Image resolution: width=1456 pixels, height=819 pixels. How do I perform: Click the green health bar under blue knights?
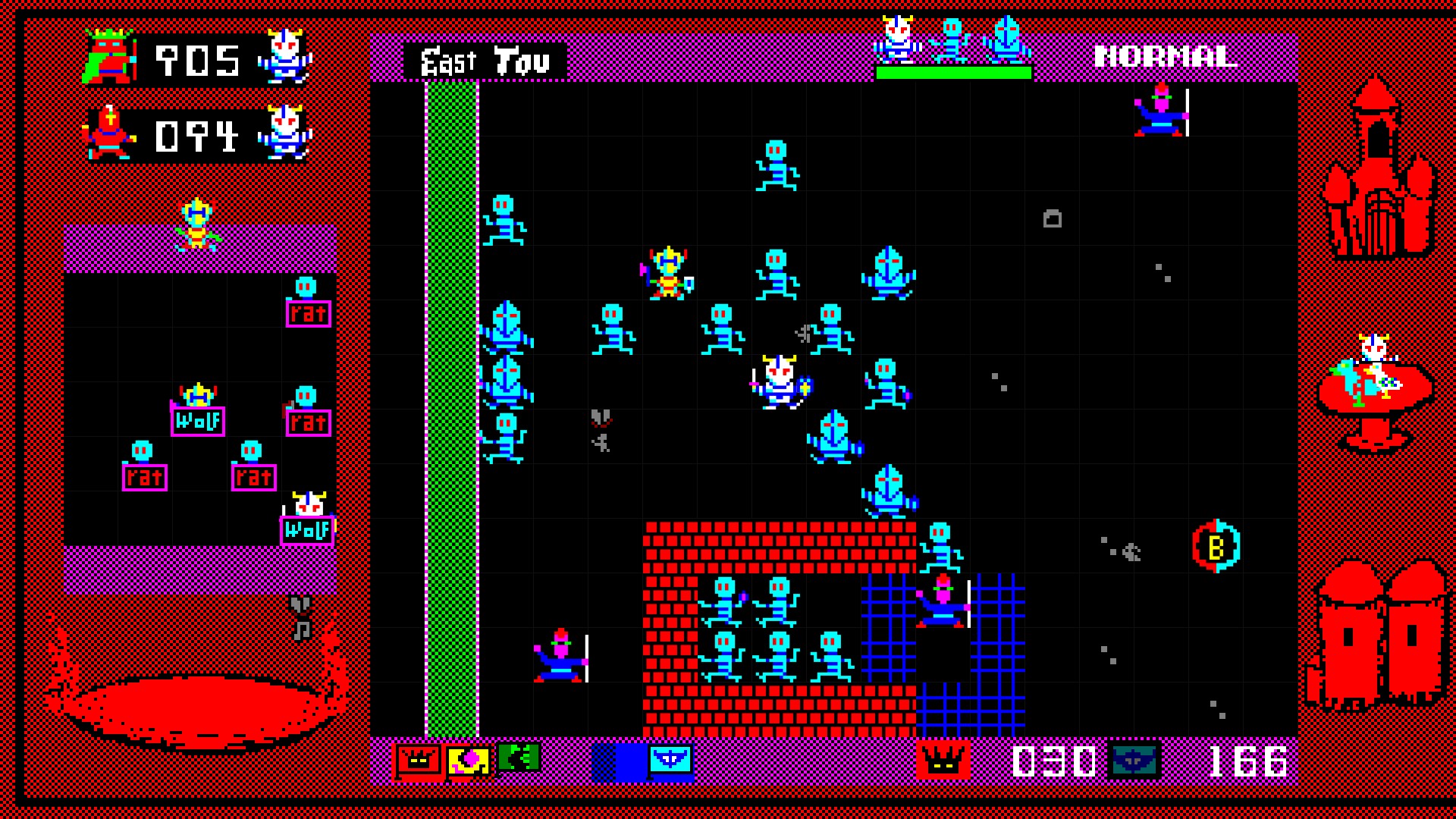[955, 73]
